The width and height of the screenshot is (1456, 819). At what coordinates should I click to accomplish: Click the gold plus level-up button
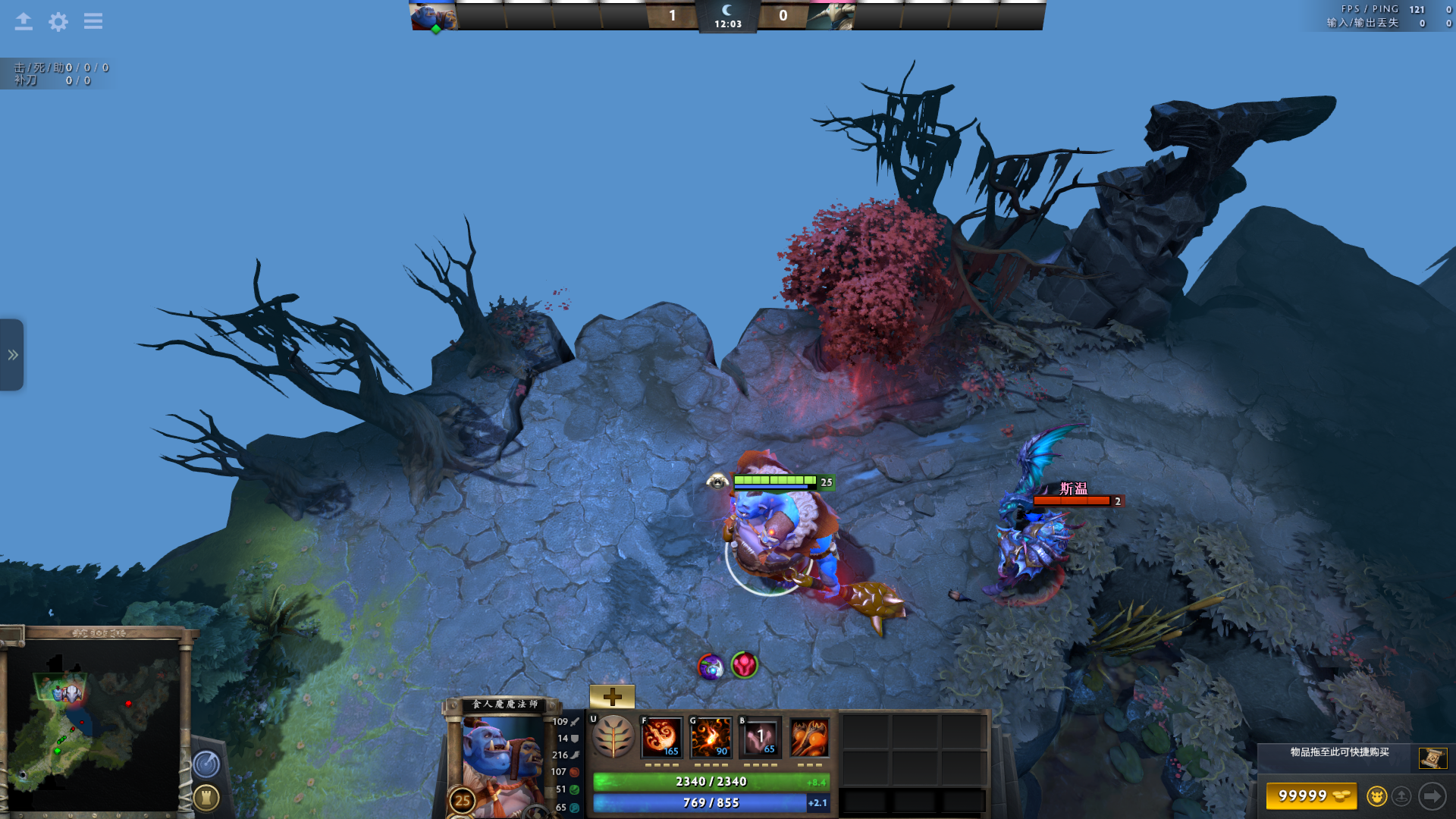(x=612, y=696)
